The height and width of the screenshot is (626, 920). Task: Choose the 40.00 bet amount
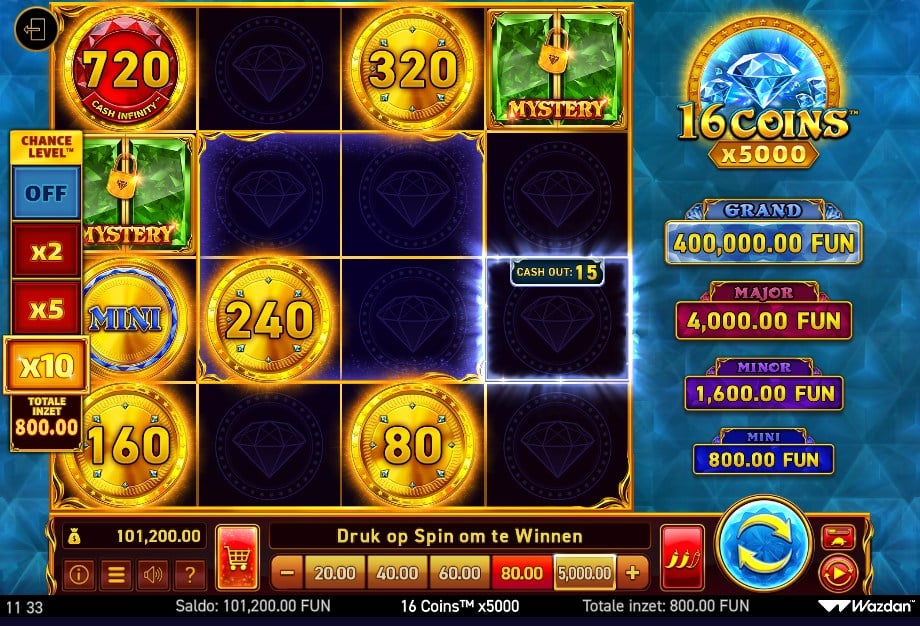tap(397, 573)
